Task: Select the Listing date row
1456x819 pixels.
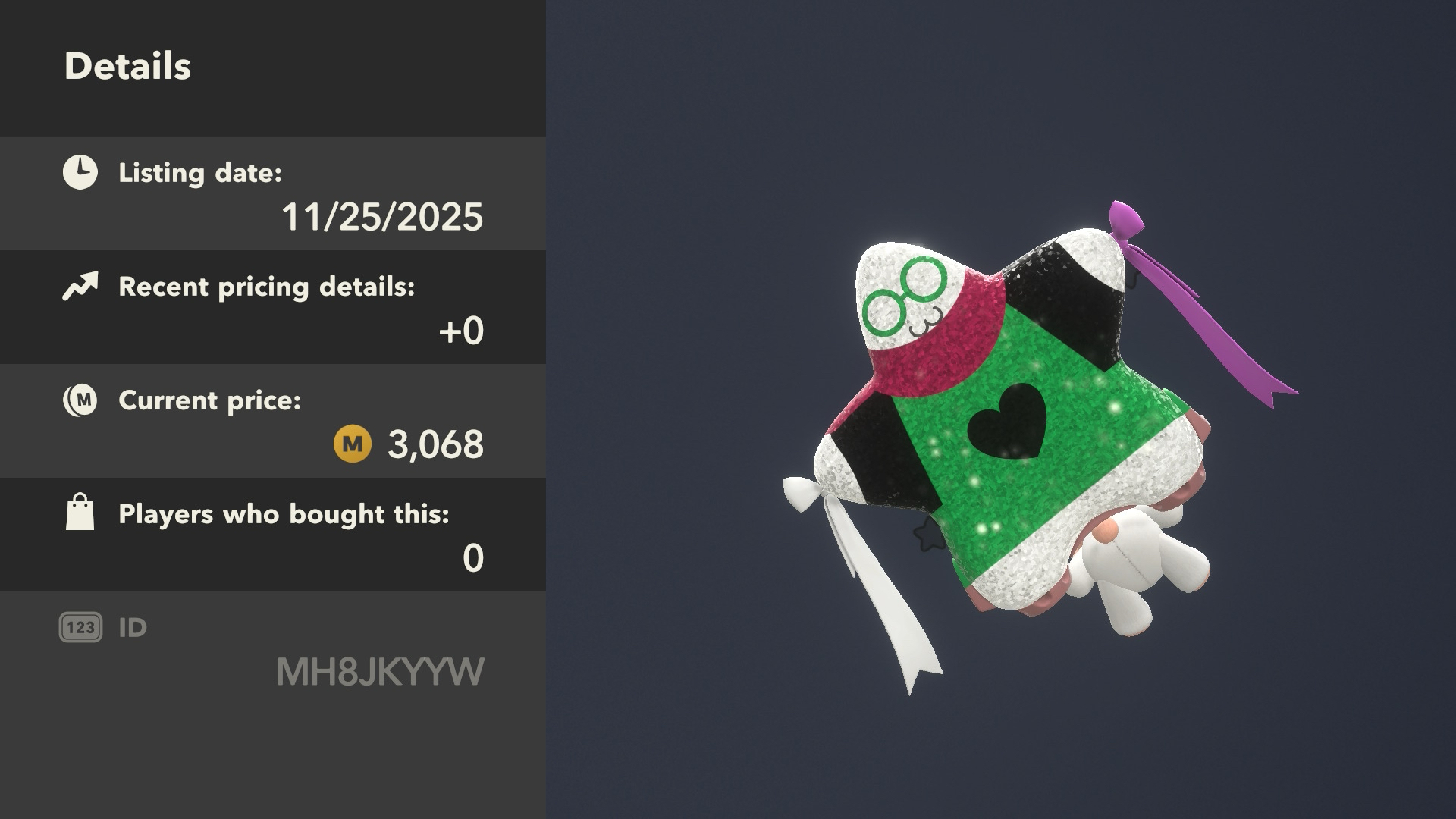Action: point(273,193)
